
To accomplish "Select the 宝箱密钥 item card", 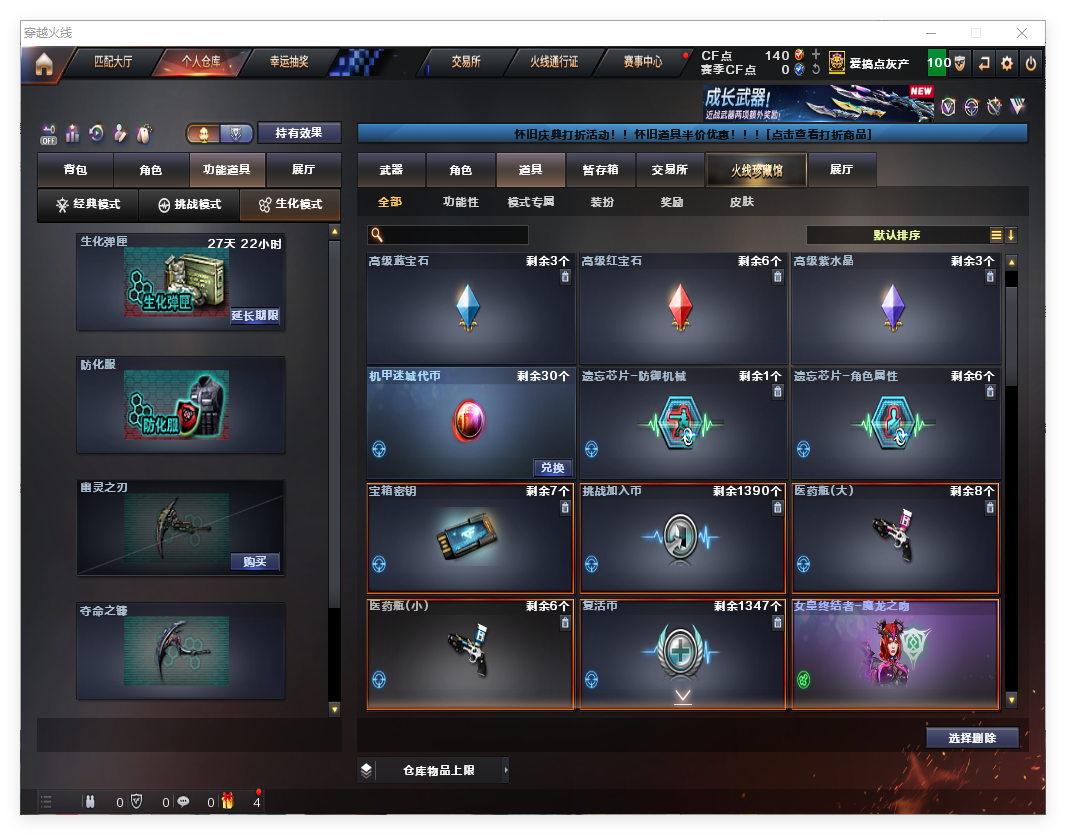I will click(x=470, y=538).
